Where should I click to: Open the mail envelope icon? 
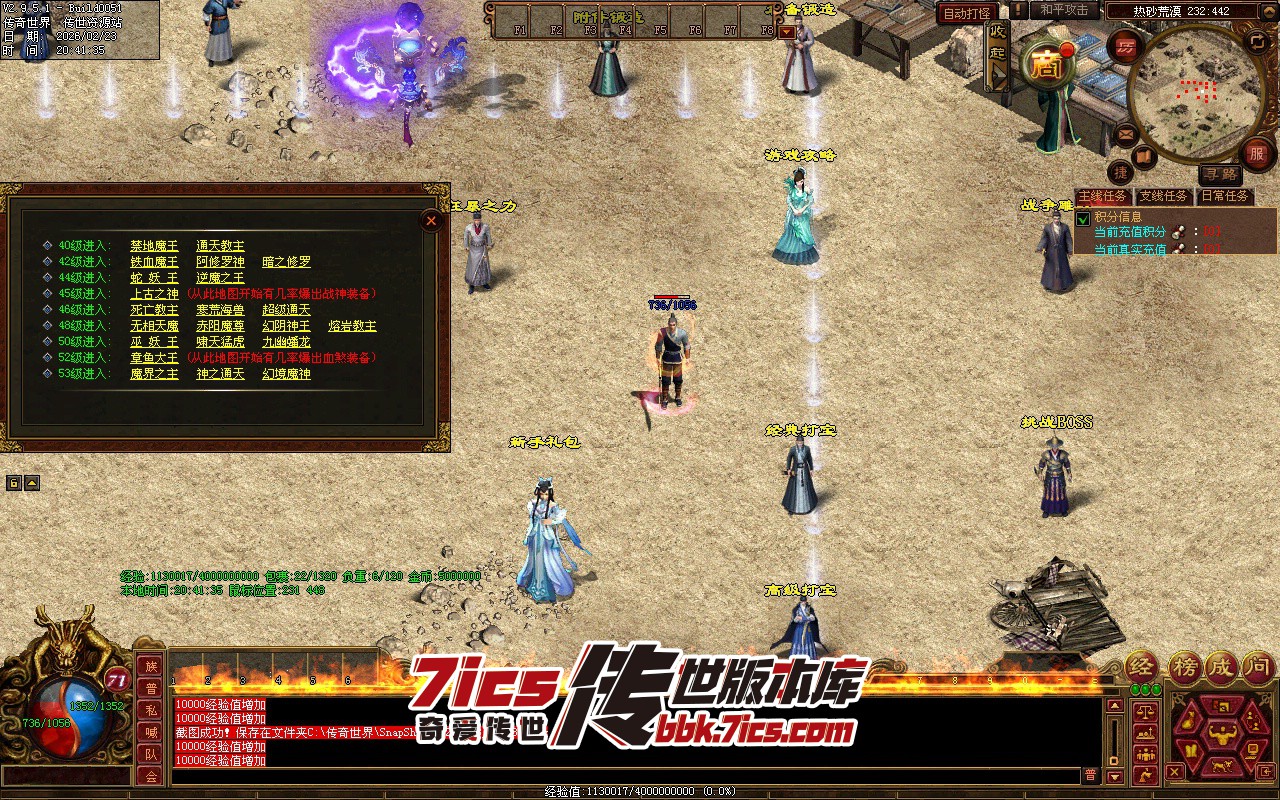[x=1126, y=133]
